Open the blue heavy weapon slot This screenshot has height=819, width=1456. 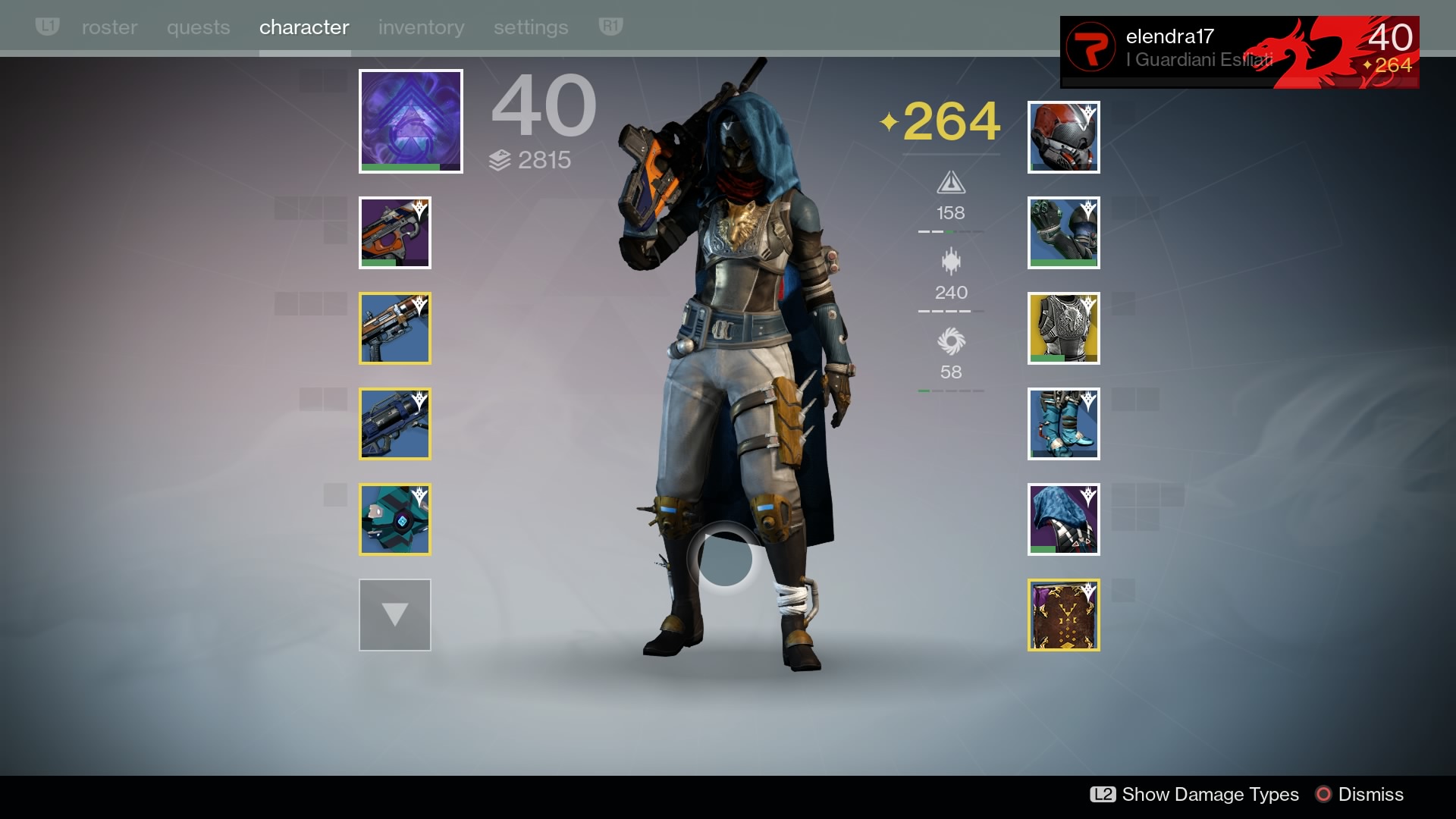pos(394,424)
